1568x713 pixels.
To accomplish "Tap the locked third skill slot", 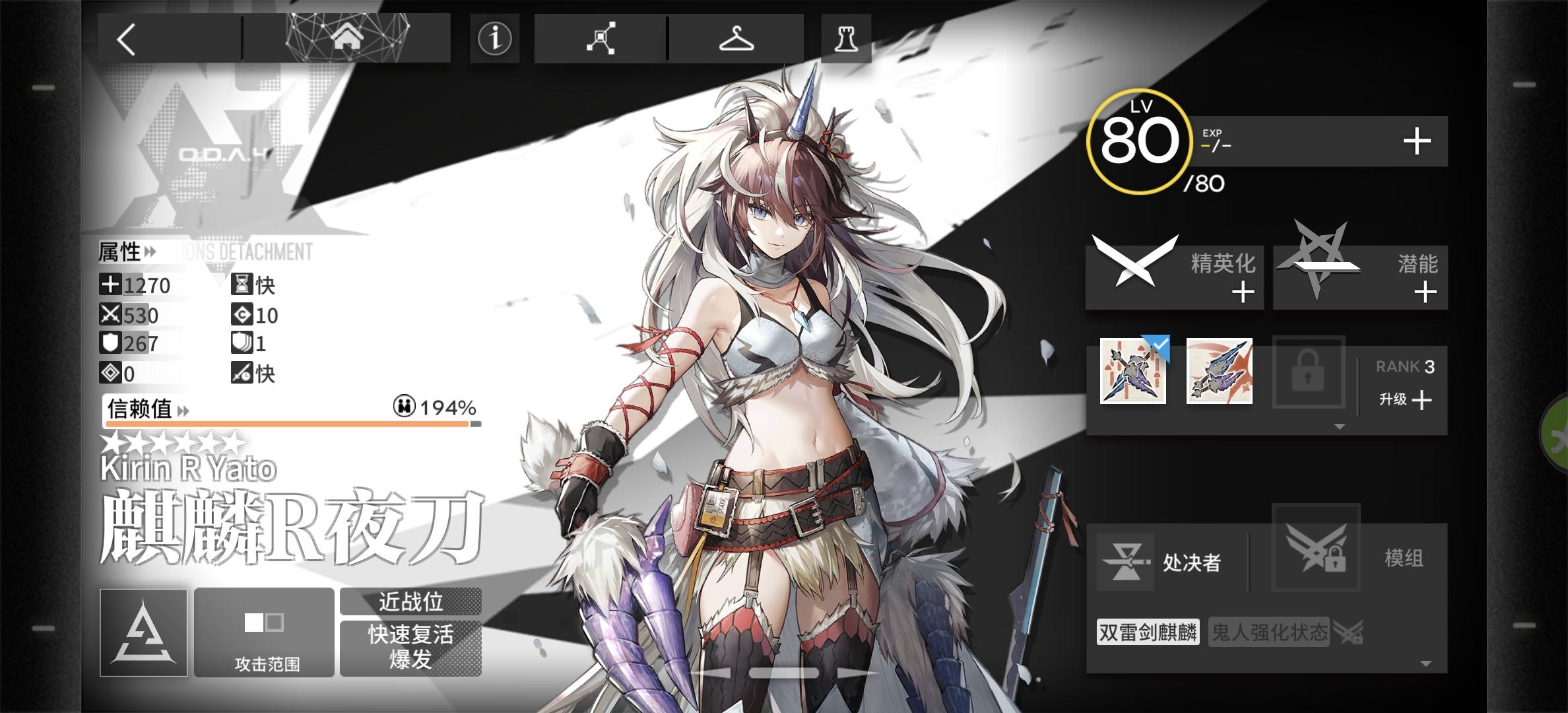I will pyautogui.click(x=1309, y=374).
